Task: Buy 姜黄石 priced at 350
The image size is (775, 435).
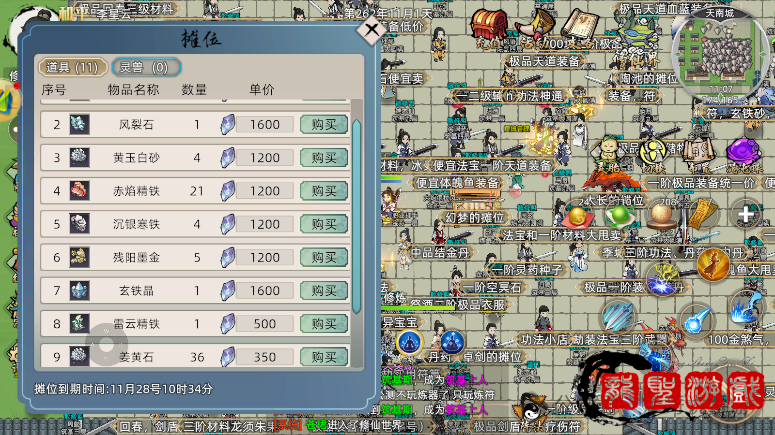Action: click(324, 356)
